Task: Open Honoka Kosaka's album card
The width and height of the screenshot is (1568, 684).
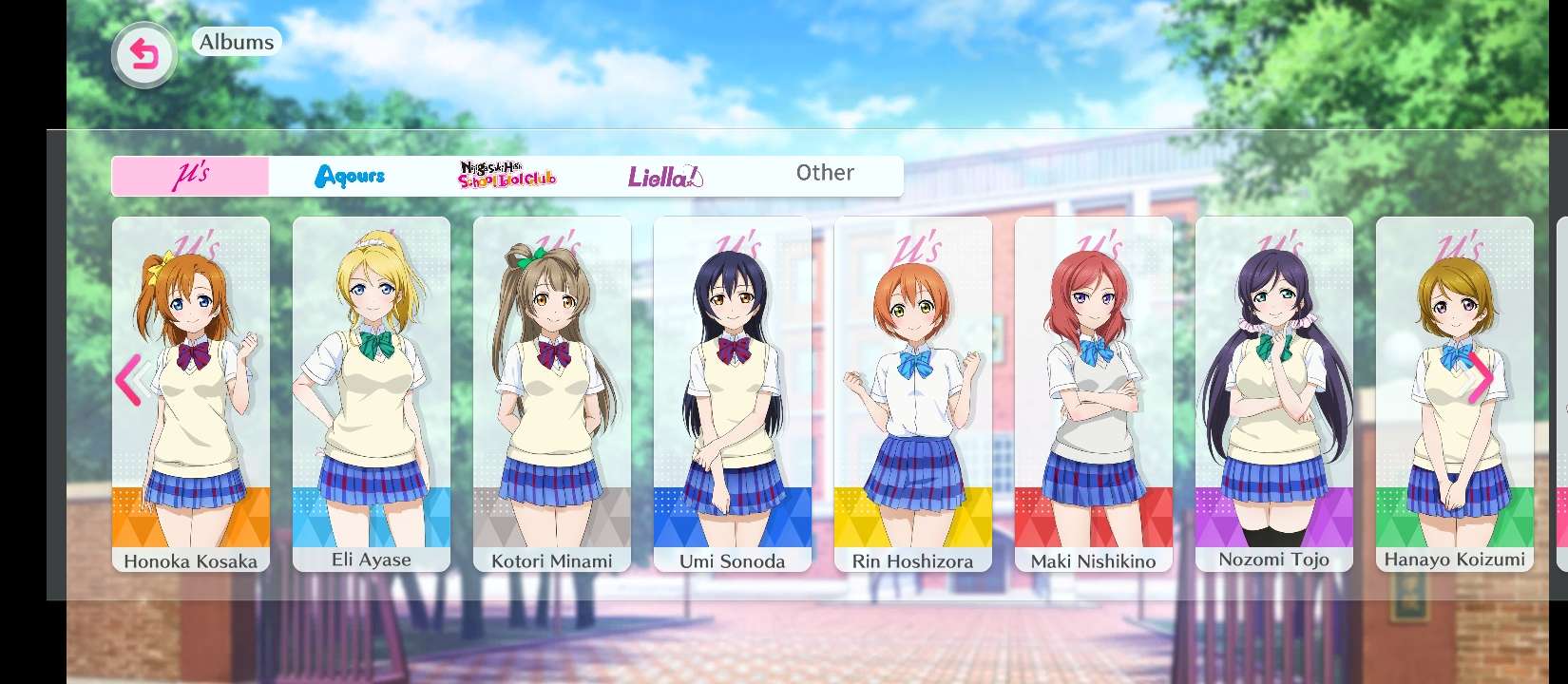Action: click(x=191, y=394)
